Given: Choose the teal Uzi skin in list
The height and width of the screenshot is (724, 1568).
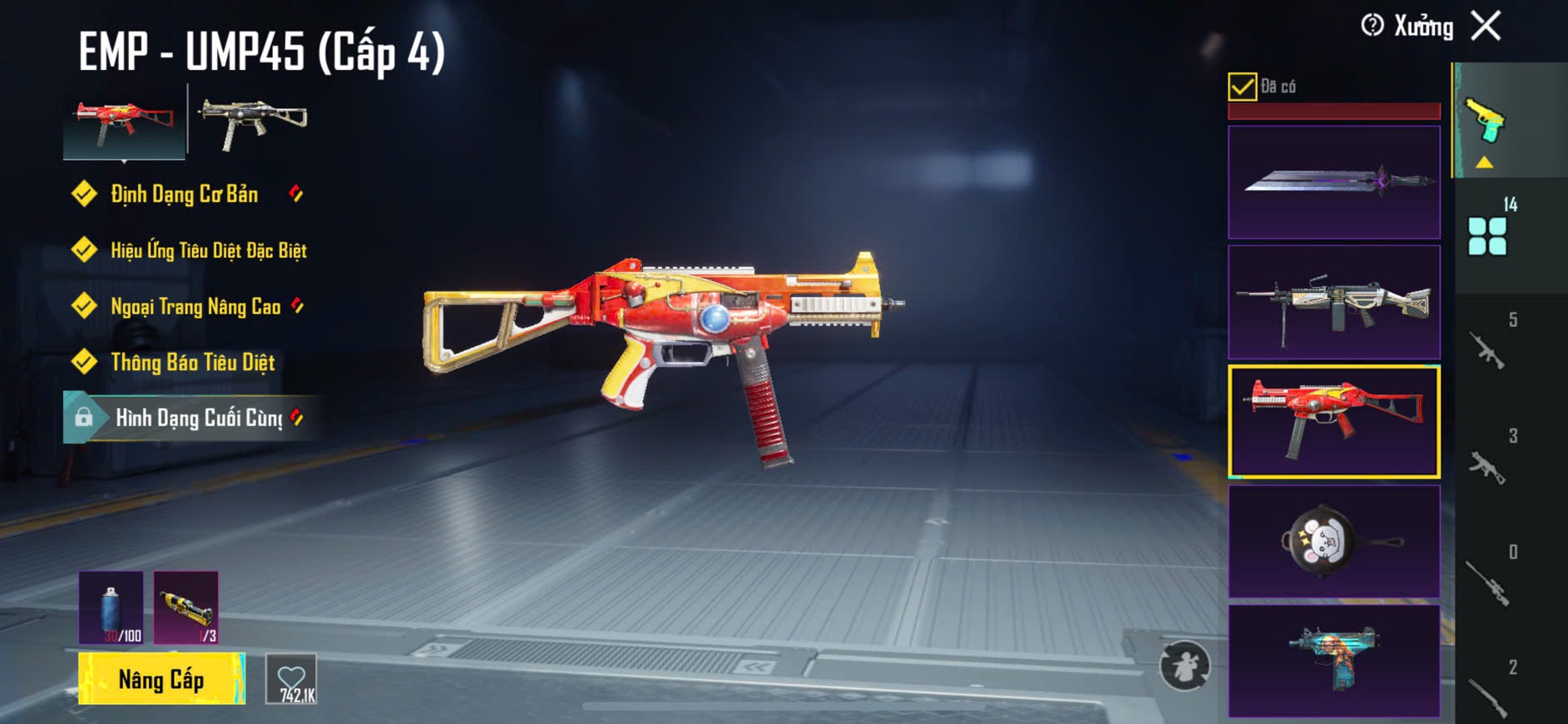Looking at the screenshot, I should pyautogui.click(x=1333, y=661).
